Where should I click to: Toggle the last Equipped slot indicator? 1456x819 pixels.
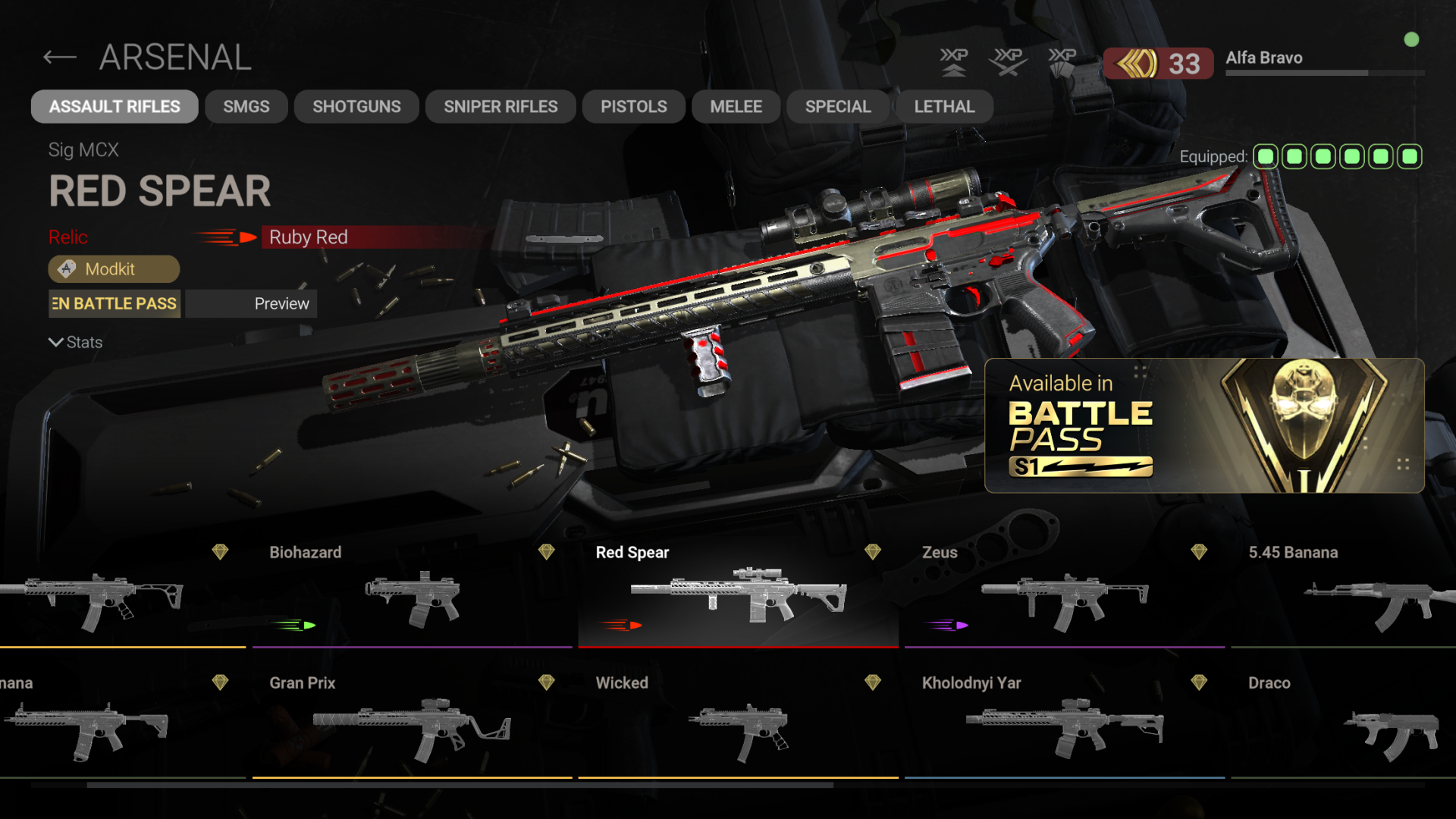(1409, 156)
